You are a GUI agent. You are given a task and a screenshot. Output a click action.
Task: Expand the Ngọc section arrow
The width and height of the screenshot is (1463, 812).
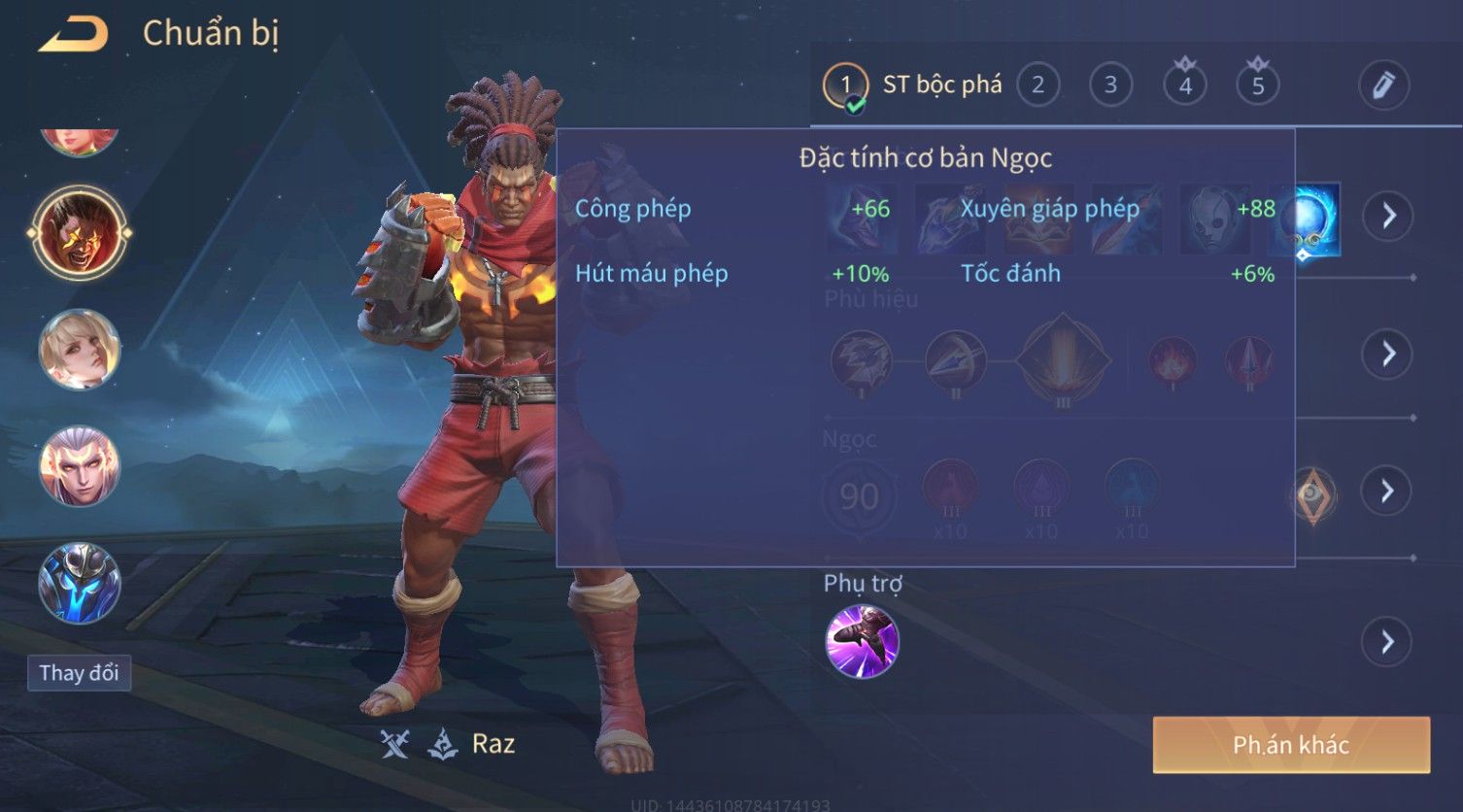coord(1387,491)
